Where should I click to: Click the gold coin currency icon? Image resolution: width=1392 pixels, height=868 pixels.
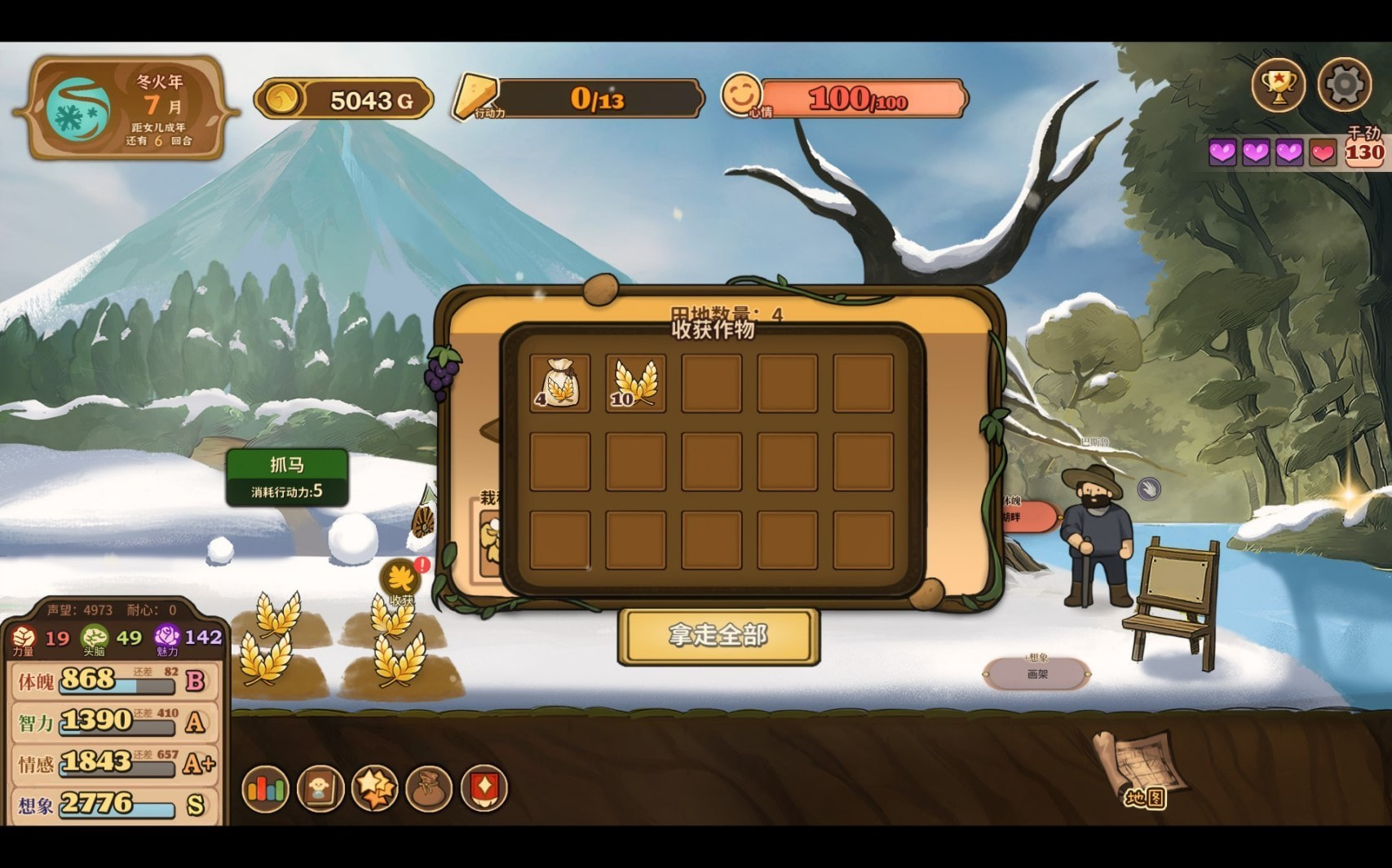tap(282, 99)
